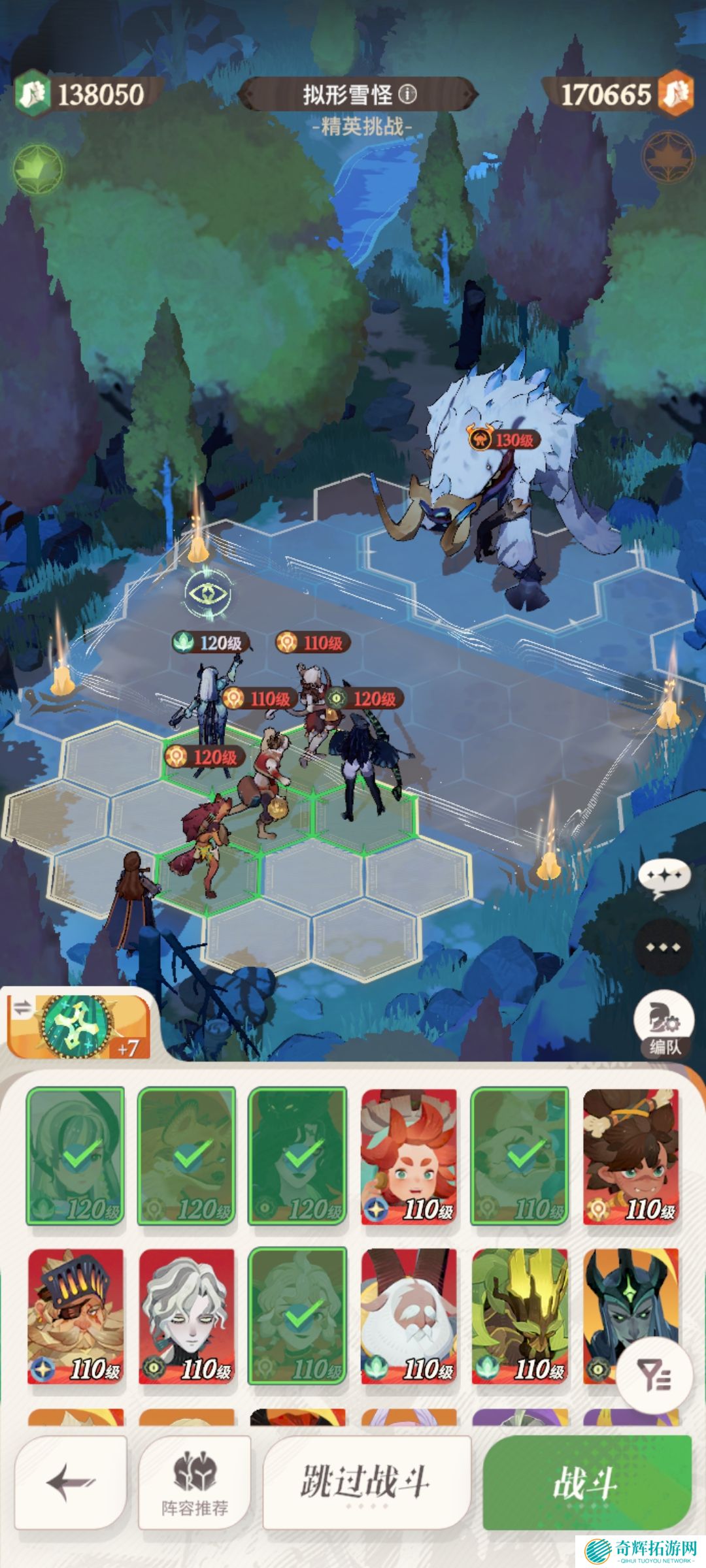
Task: Select the dark horned helmet hero card
Action: click(608, 1307)
